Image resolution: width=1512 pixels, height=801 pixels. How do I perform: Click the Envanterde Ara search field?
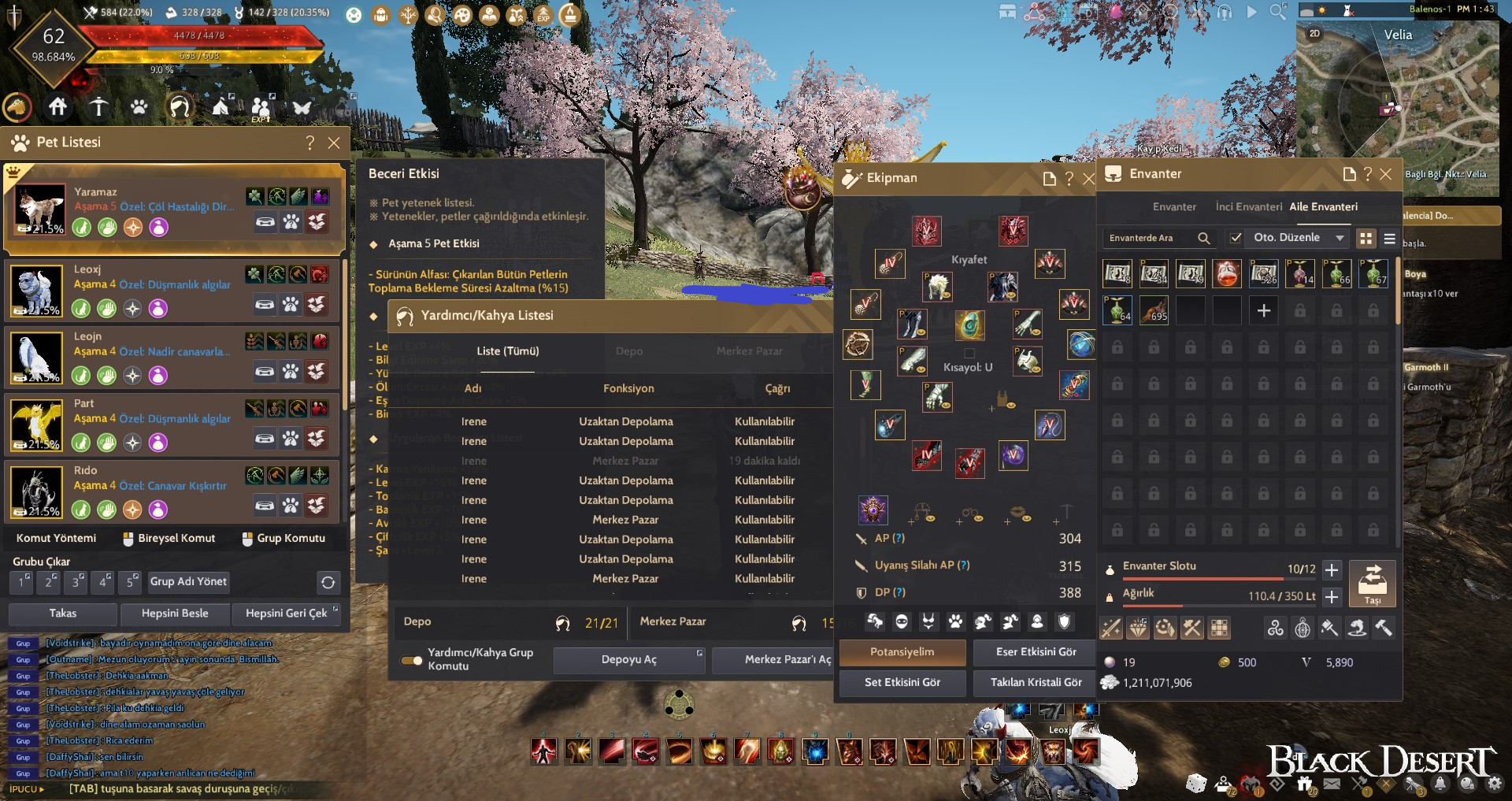[x=1150, y=238]
